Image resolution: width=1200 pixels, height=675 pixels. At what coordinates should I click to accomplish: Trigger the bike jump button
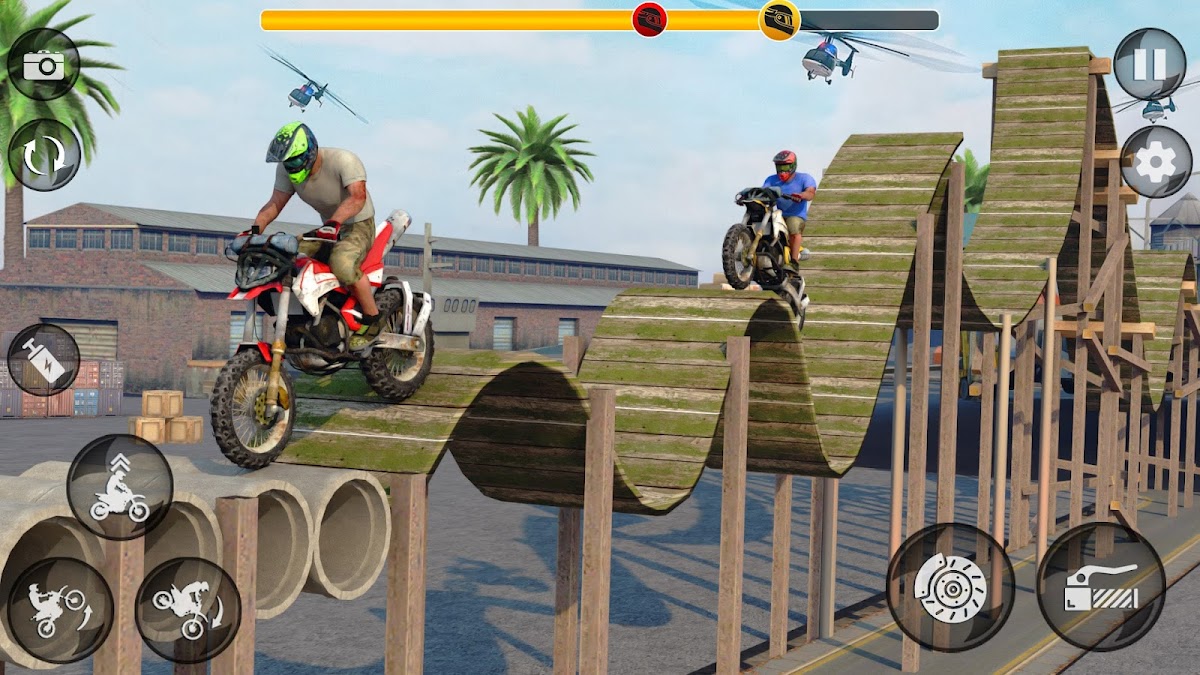(x=120, y=487)
